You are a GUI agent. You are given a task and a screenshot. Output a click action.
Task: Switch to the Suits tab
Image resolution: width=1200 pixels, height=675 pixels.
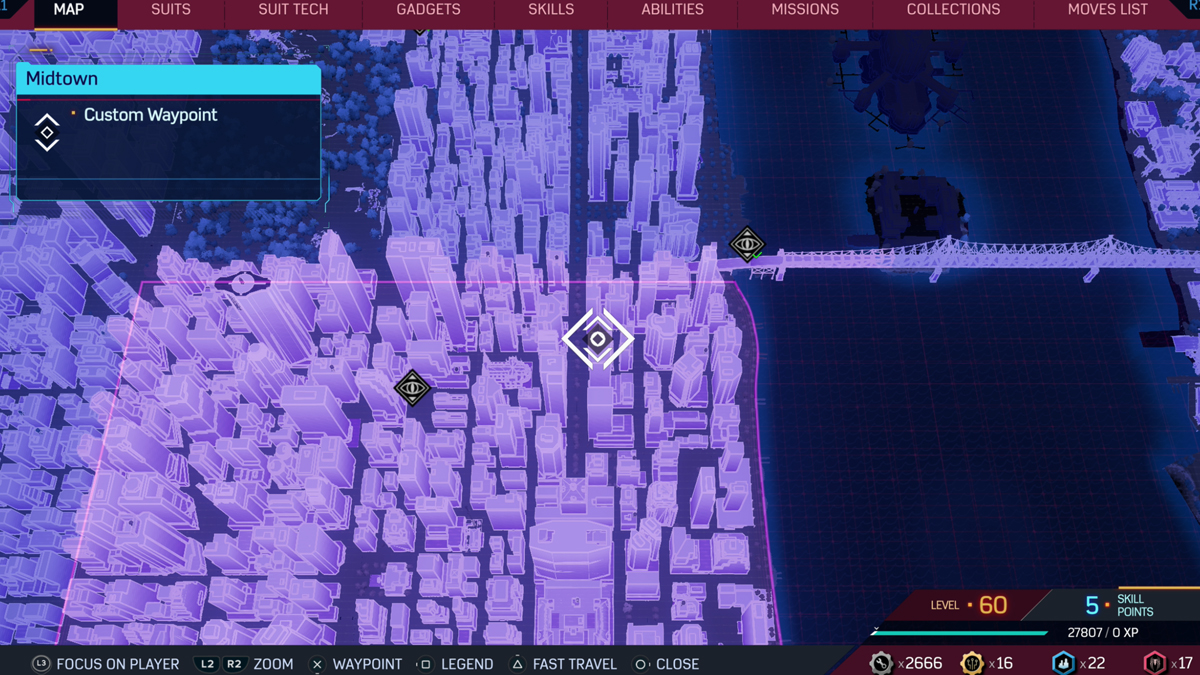(170, 10)
